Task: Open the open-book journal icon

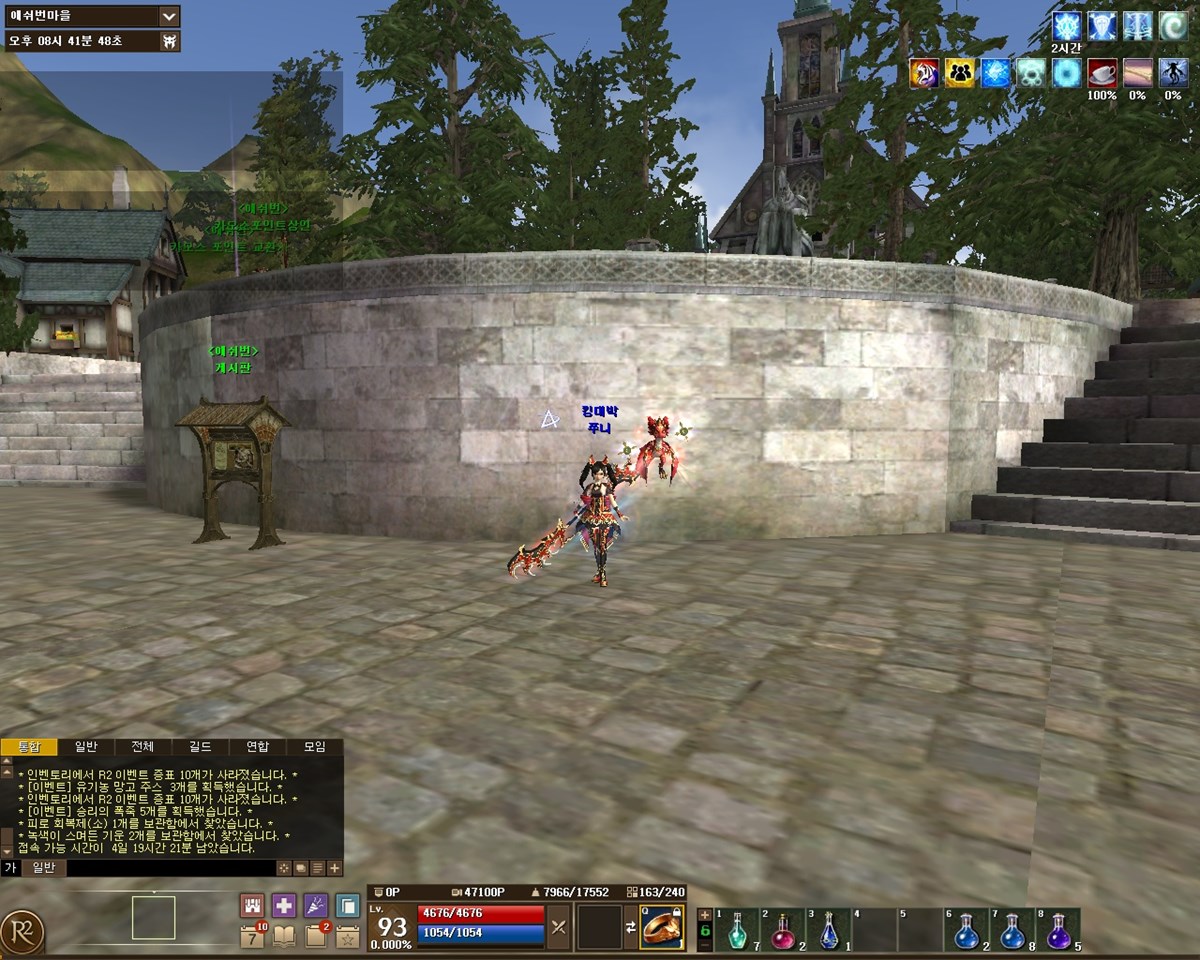Action: [x=284, y=936]
